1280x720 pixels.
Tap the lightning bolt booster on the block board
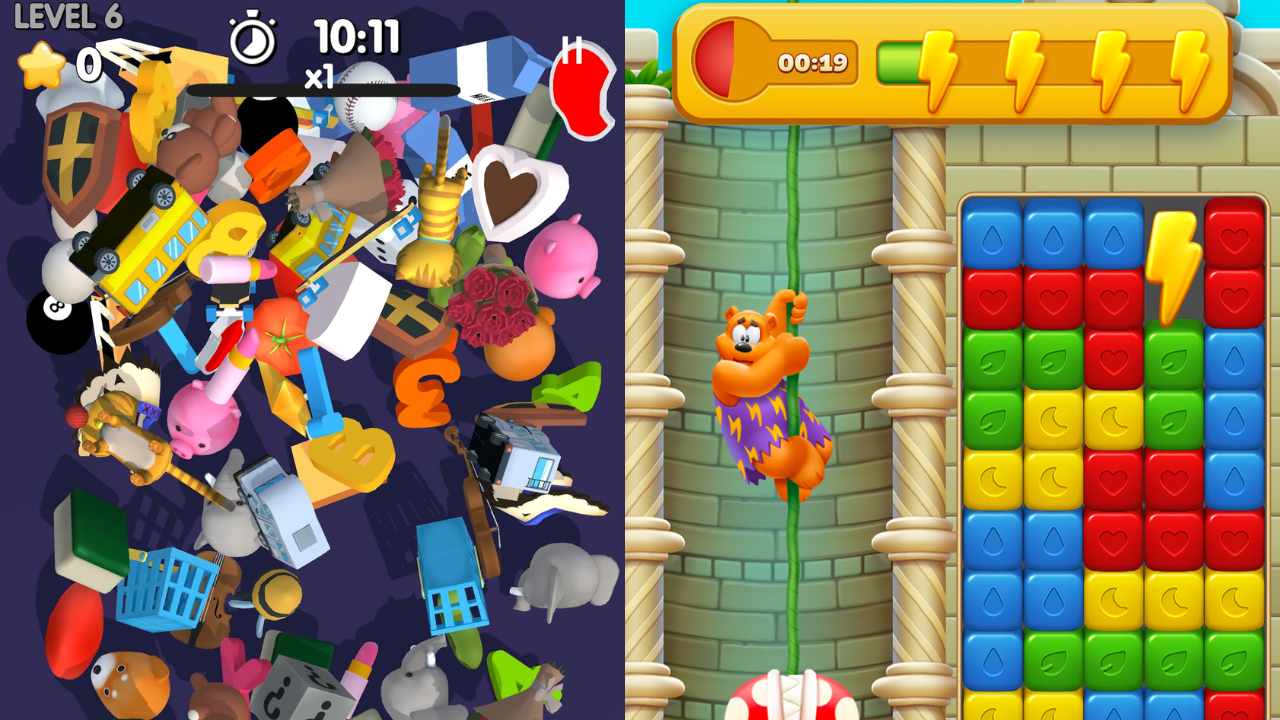coord(1173,262)
